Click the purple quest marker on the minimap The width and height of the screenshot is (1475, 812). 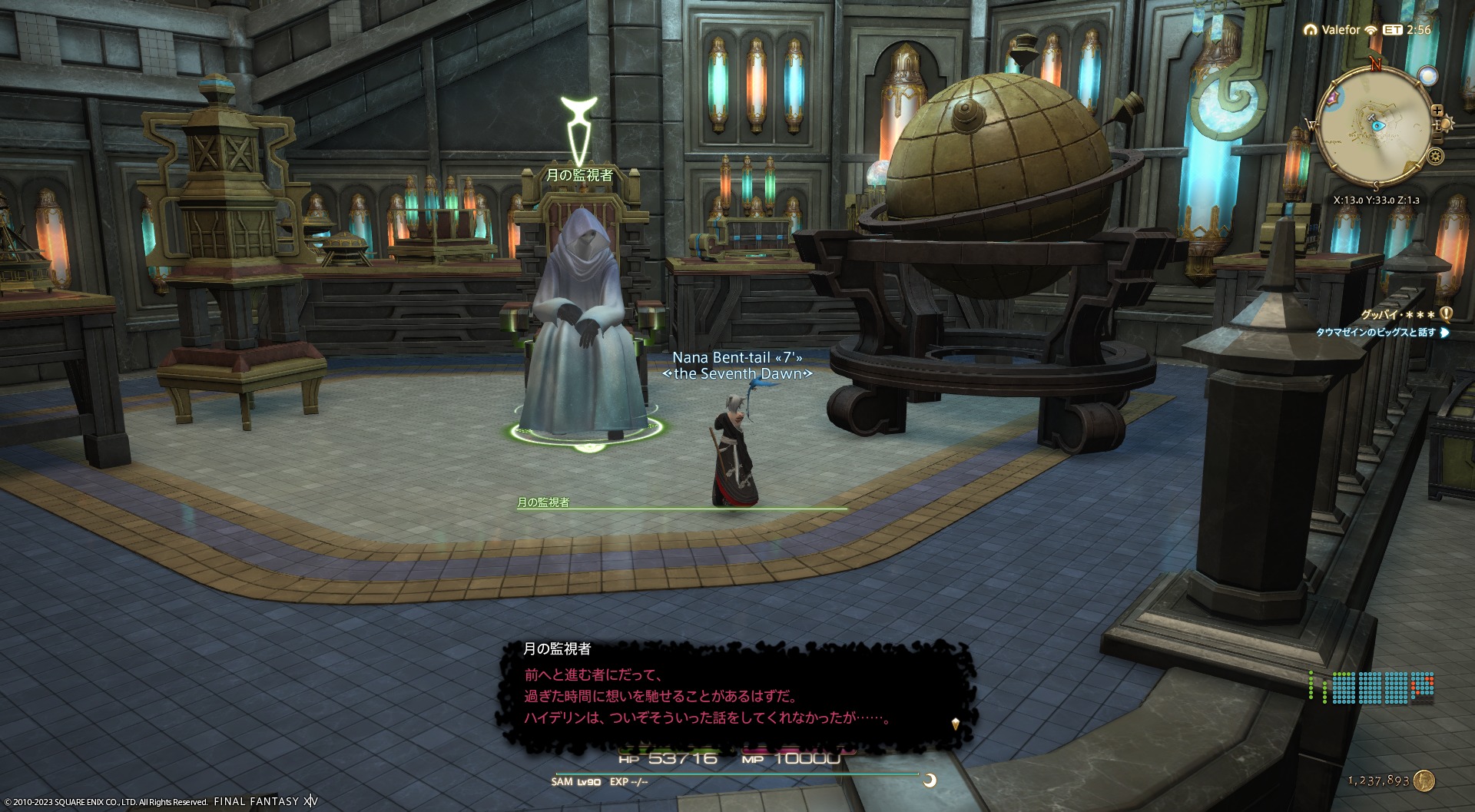[x=1331, y=98]
